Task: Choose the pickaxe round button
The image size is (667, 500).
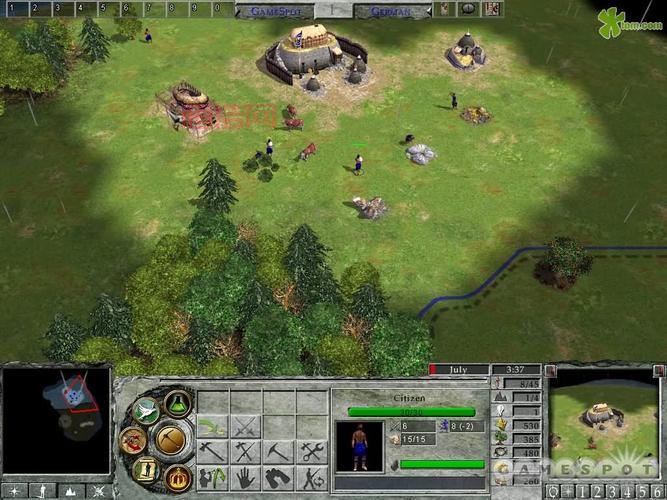Action: pyautogui.click(x=171, y=440)
